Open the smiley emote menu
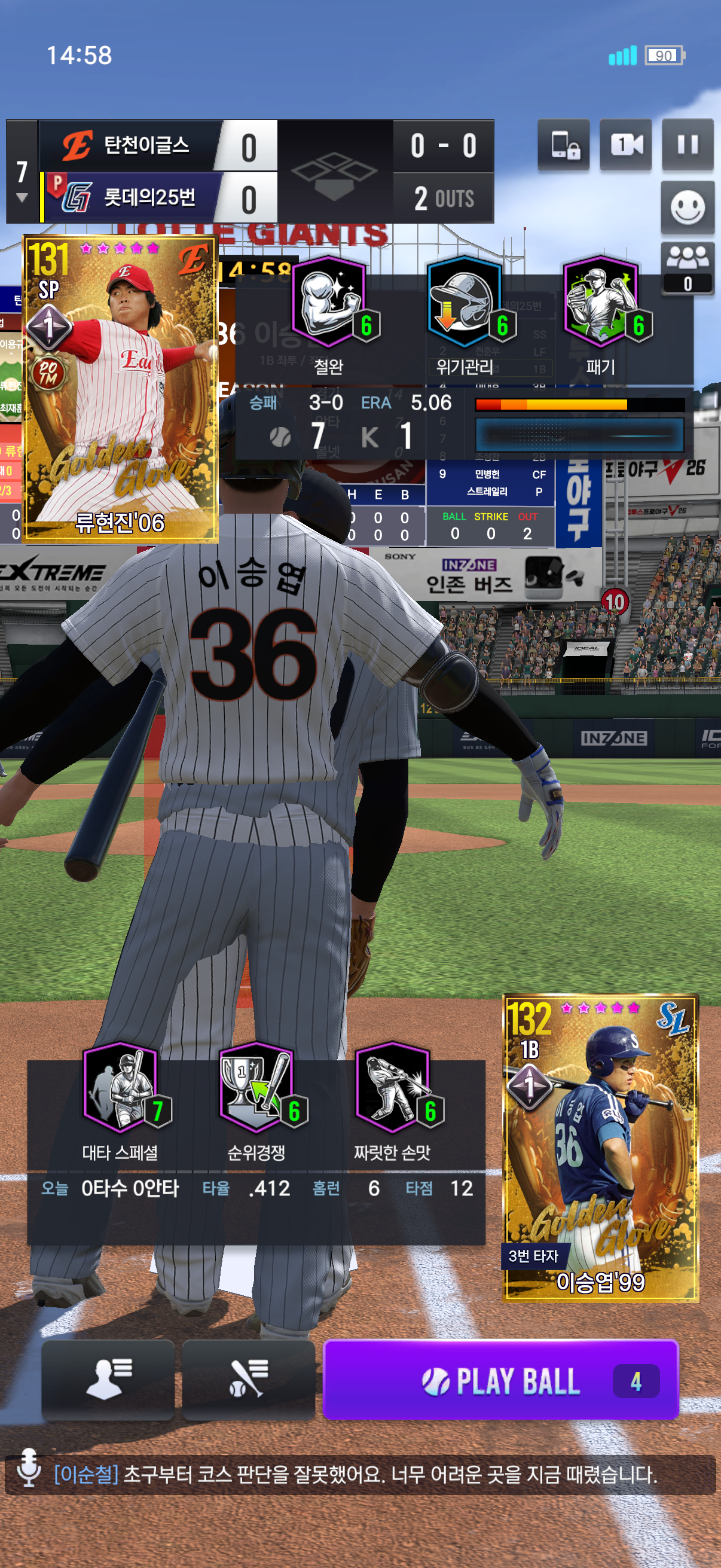 point(687,208)
